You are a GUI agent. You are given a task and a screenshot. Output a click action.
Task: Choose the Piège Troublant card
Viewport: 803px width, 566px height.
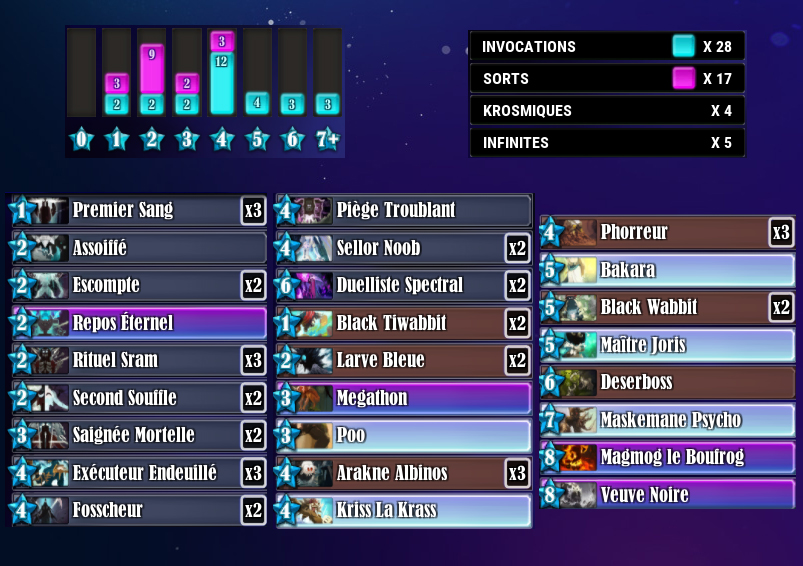(404, 210)
